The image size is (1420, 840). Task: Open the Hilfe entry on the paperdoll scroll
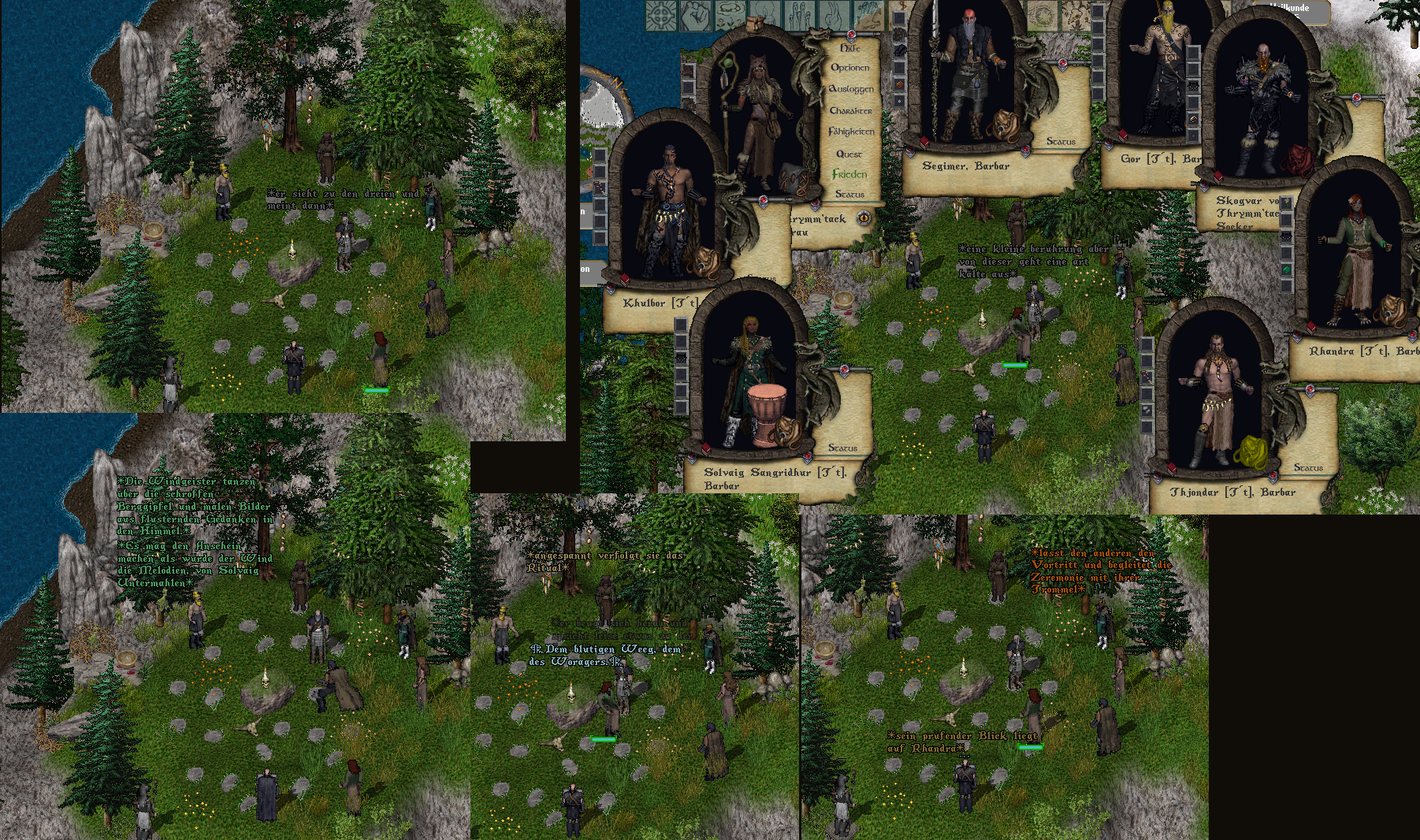pos(849,48)
